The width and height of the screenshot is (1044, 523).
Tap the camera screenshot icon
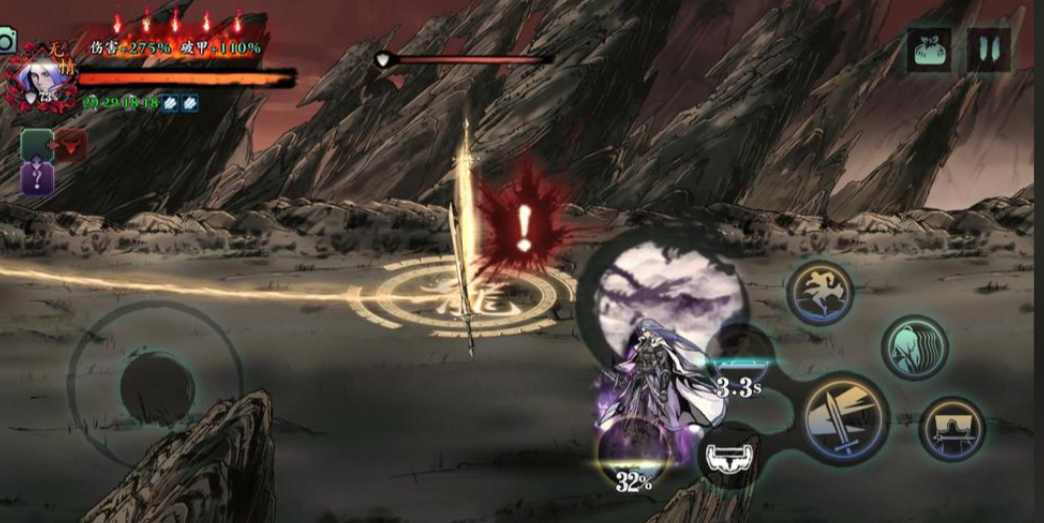click(7, 40)
